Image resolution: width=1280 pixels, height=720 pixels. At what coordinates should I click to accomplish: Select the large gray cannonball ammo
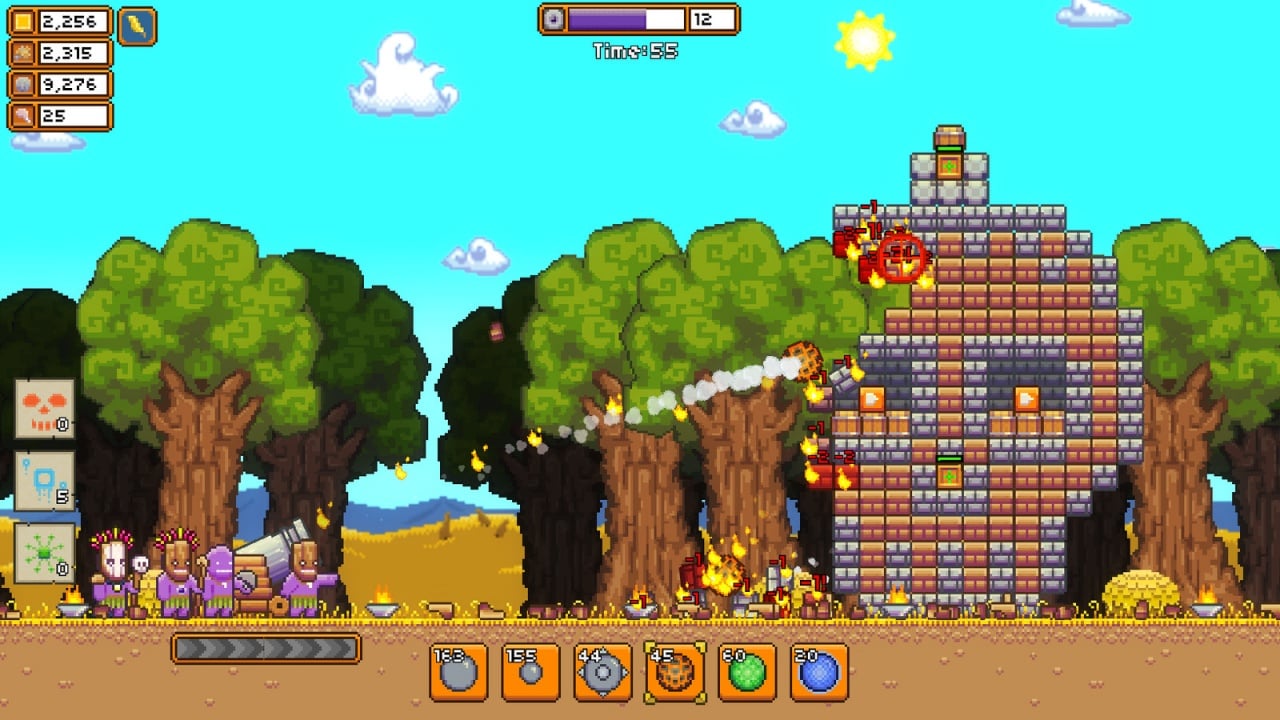pos(459,672)
